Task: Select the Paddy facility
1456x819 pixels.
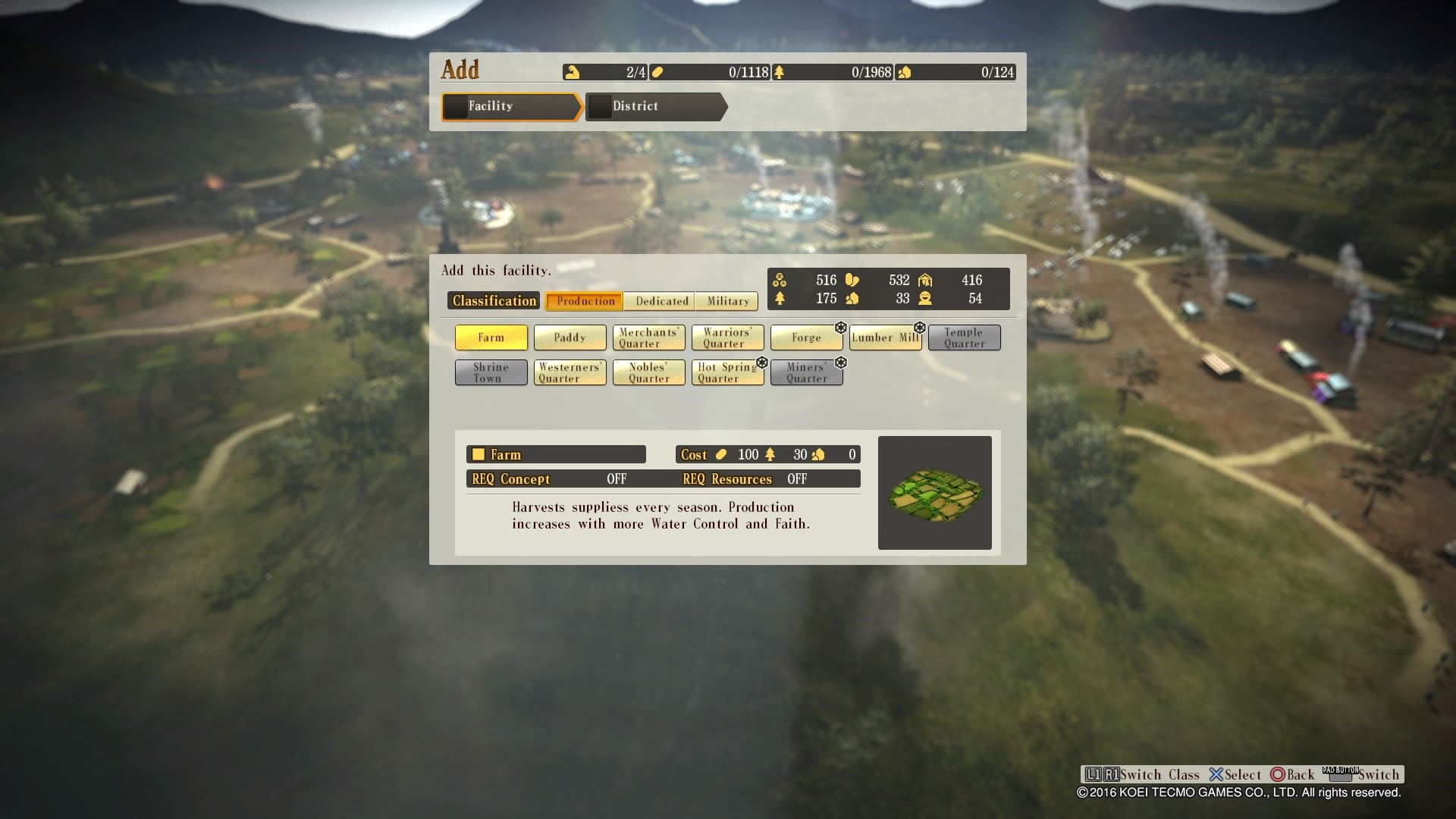Action: (570, 337)
